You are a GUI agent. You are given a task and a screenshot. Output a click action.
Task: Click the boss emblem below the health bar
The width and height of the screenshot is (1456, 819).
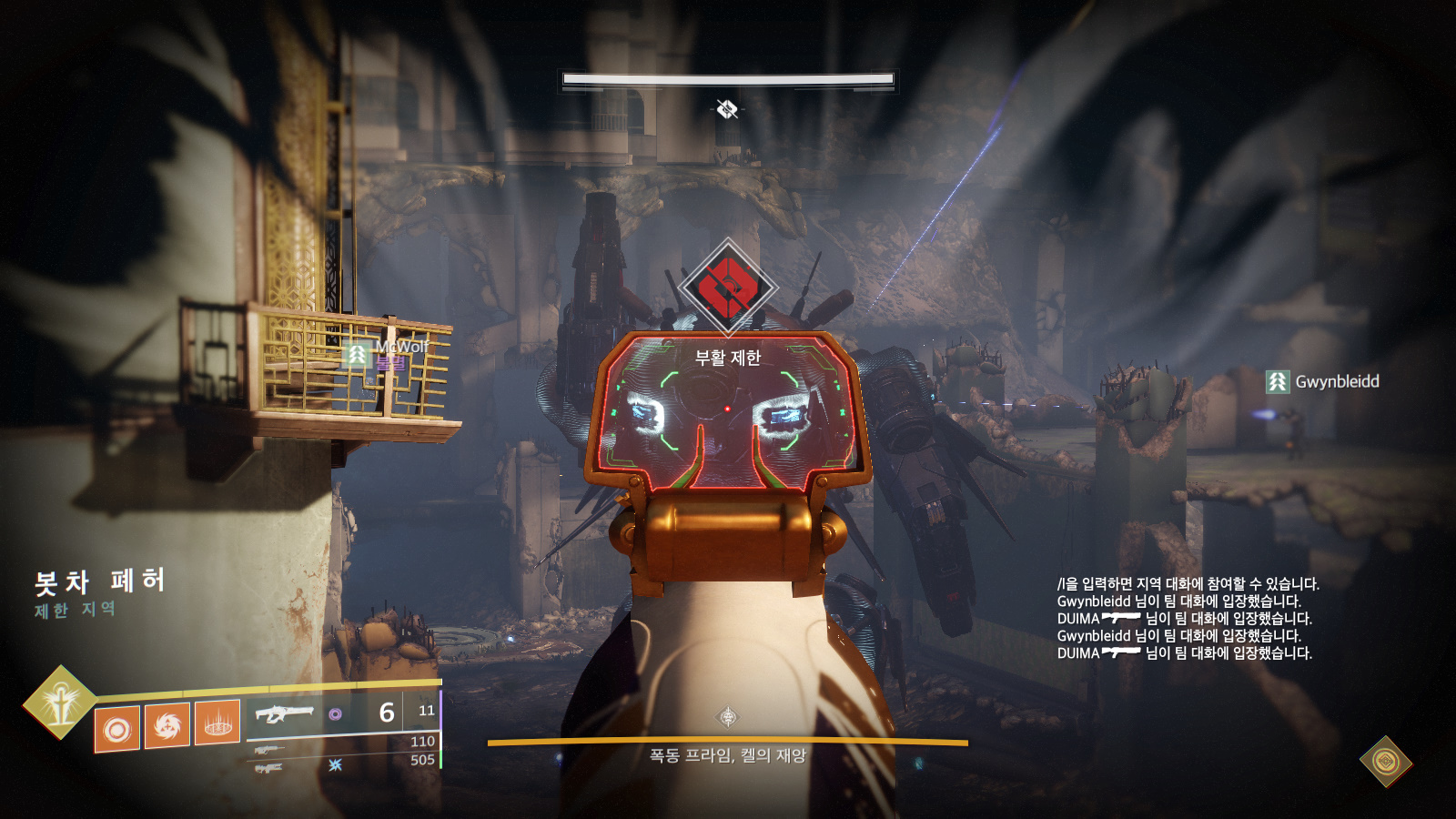point(727,109)
